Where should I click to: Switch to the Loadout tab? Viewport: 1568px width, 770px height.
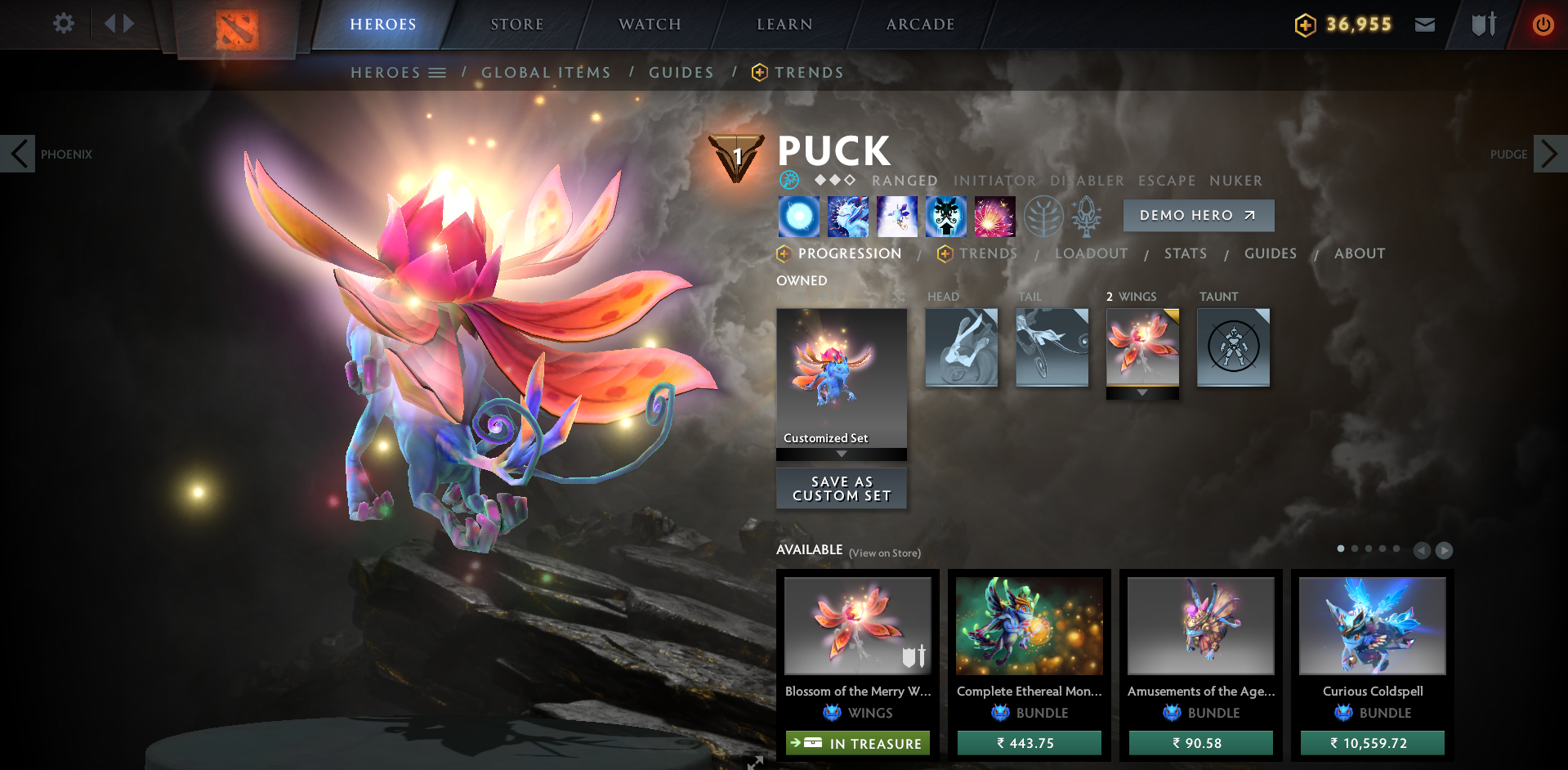click(x=1092, y=253)
